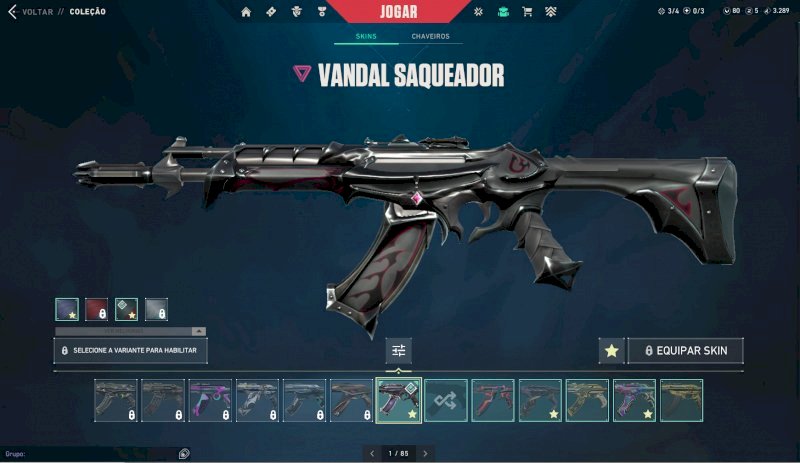This screenshot has width=800, height=463.
Task: Select the red Vandal skin thumbnail
Action: [x=493, y=399]
